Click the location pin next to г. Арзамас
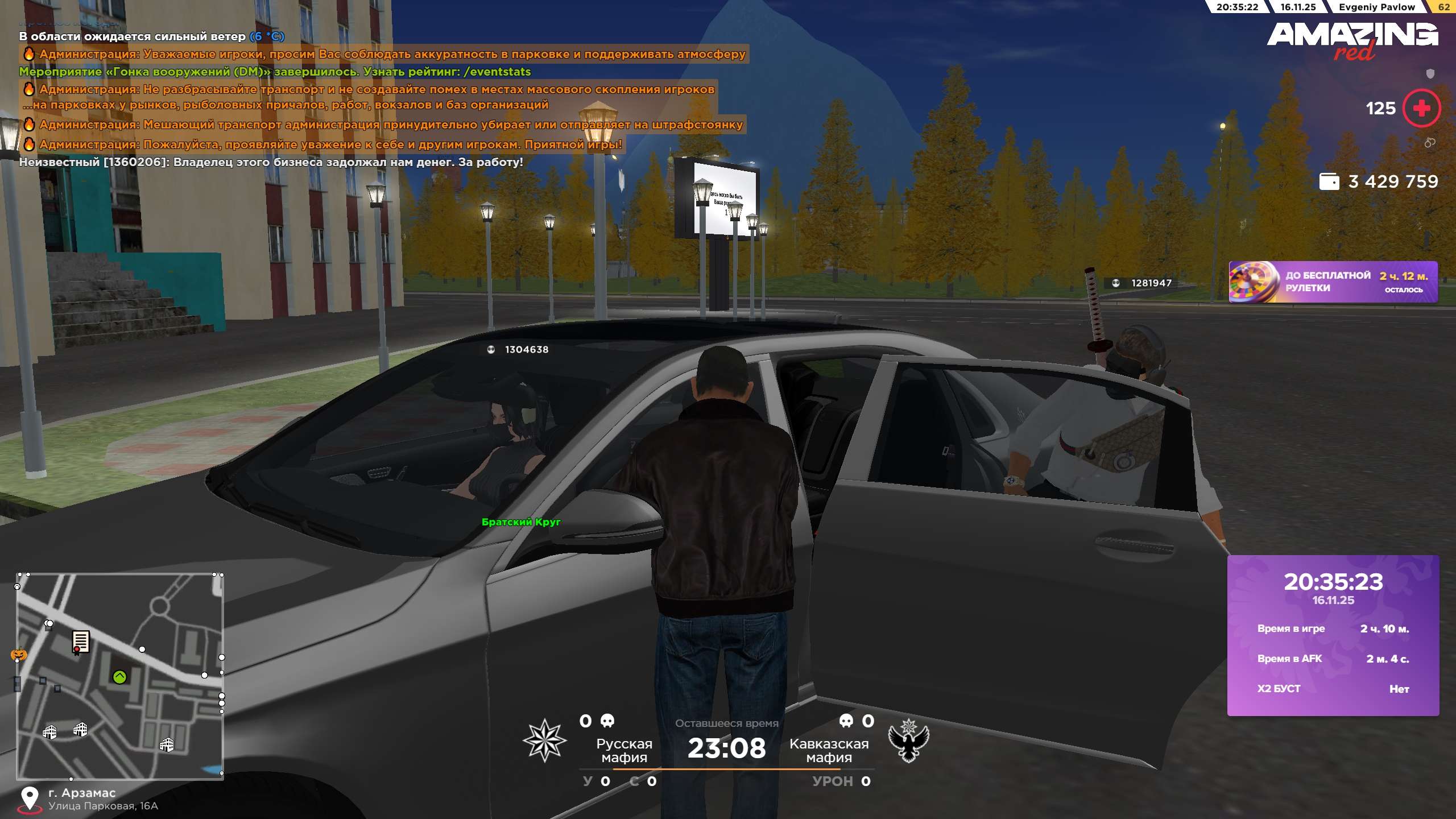Screen dimensions: 1456x819 [29, 799]
